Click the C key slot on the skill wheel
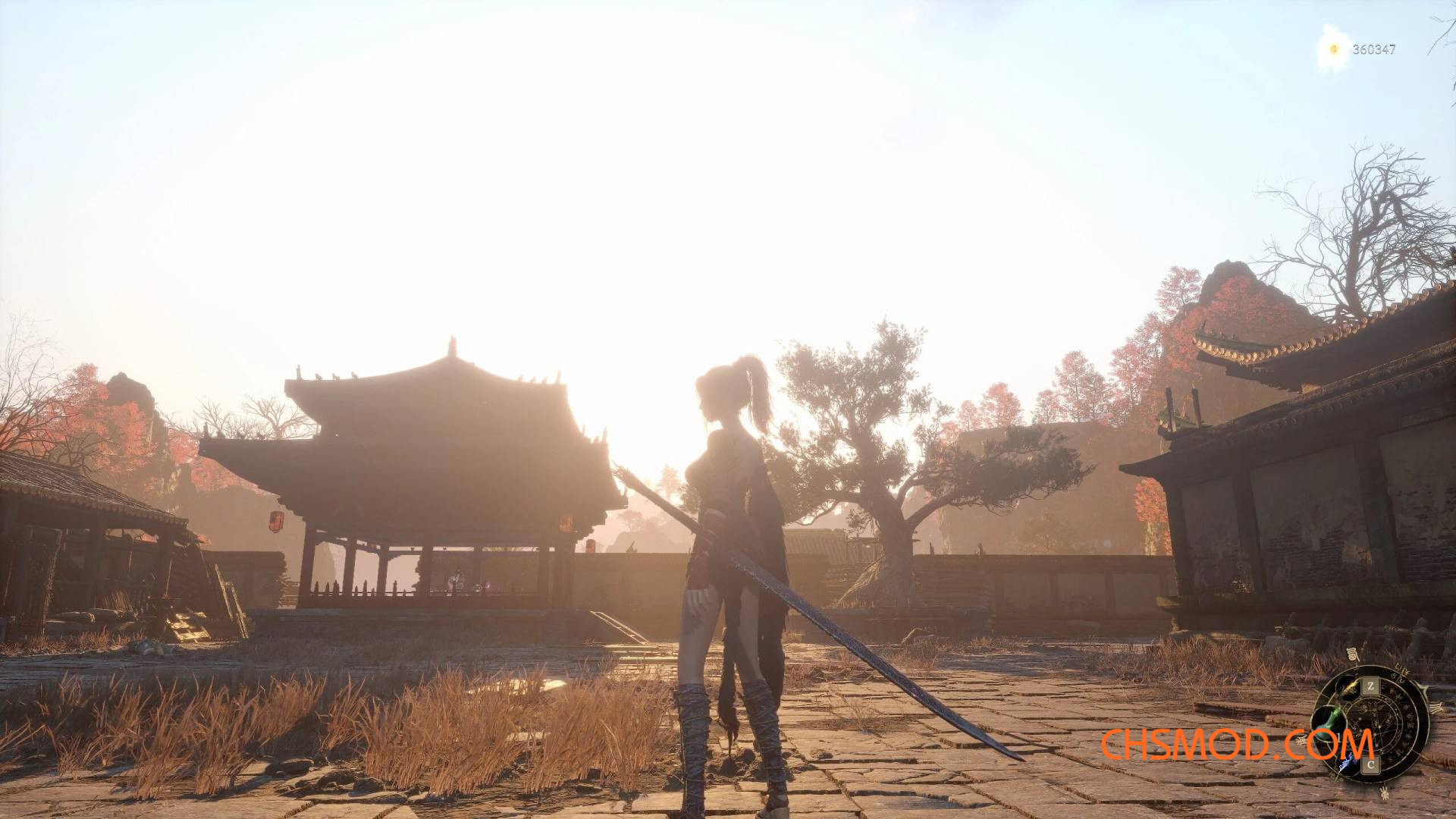Screen dimensions: 1456x819 point(1370,764)
